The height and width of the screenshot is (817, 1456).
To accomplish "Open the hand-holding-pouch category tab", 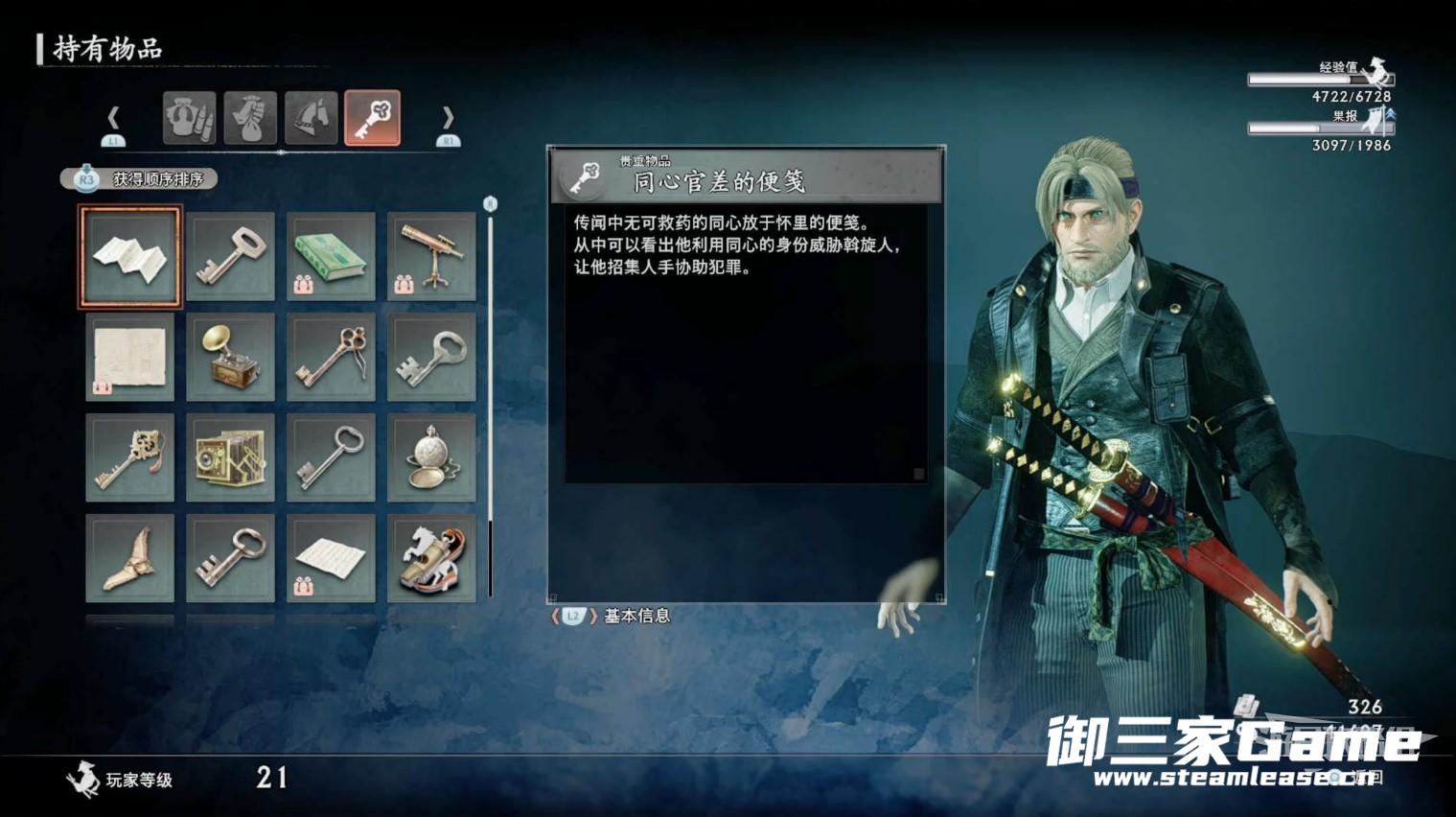I will [250, 118].
